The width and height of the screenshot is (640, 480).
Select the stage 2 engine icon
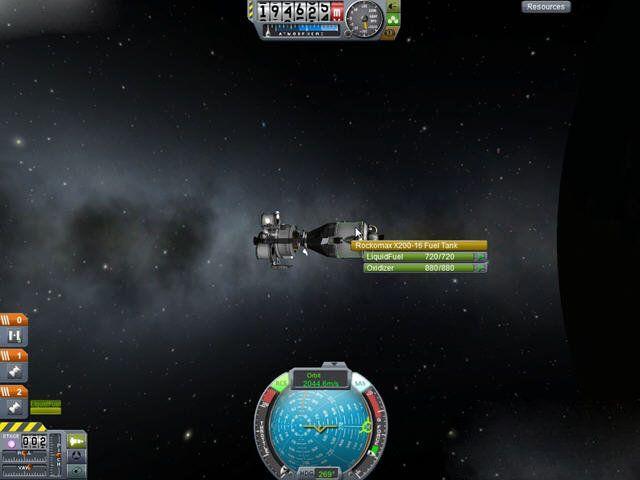click(15, 409)
